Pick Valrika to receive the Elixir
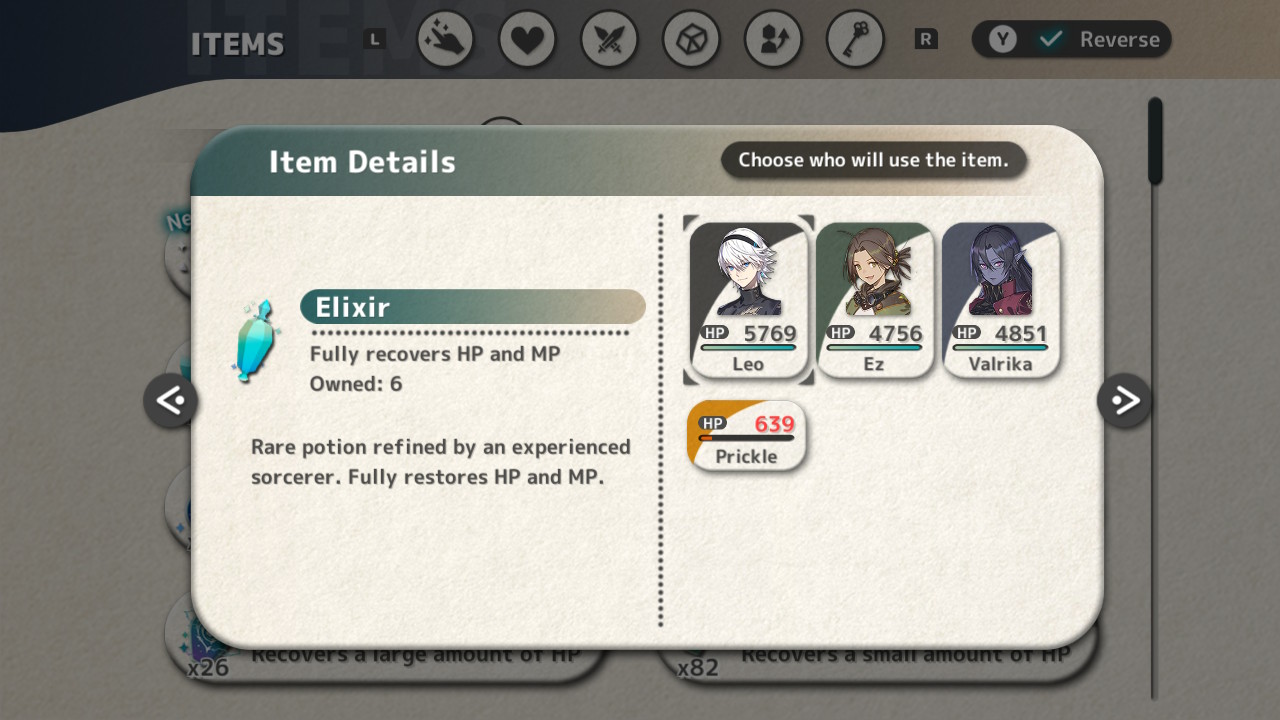The height and width of the screenshot is (720, 1280). (1000, 300)
